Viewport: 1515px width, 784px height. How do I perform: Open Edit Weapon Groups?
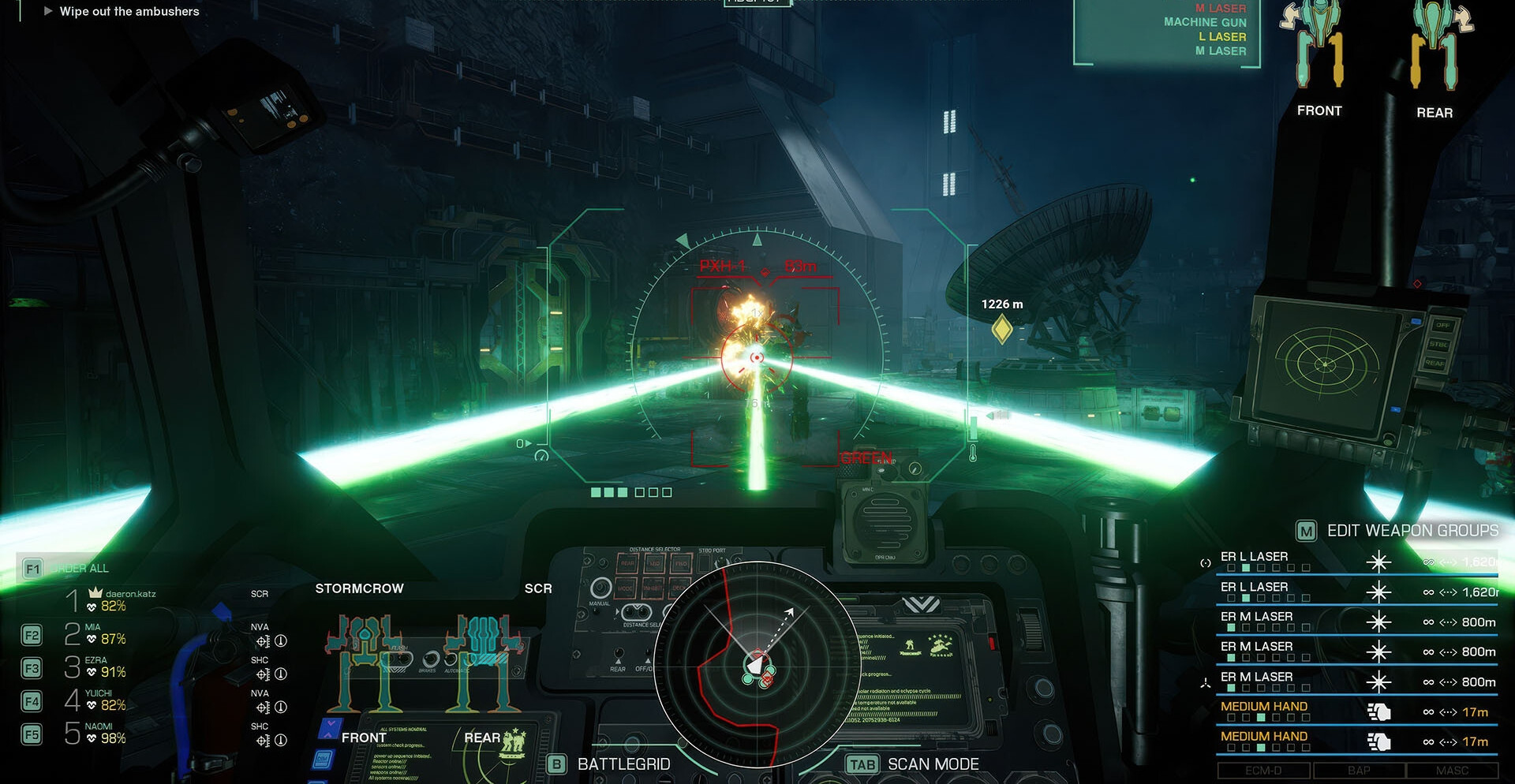[1397, 531]
